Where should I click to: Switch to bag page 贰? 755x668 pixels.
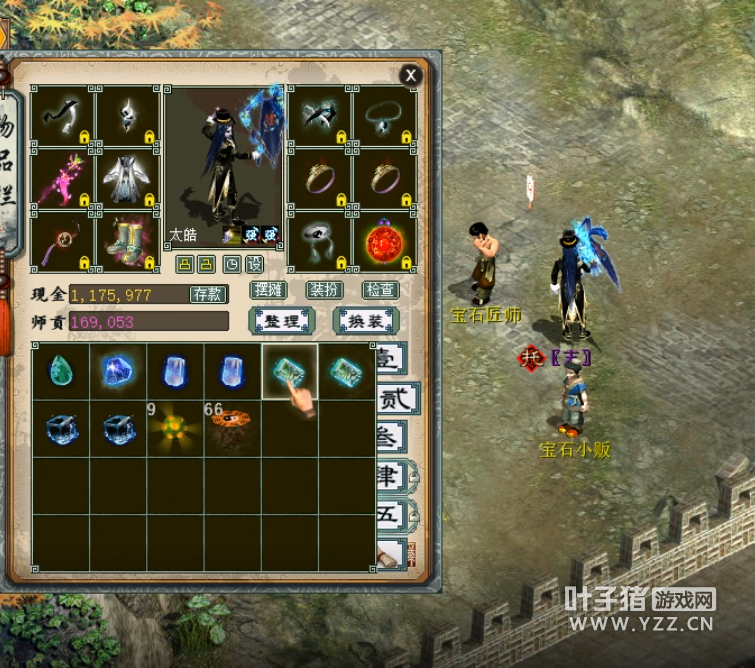coord(395,400)
